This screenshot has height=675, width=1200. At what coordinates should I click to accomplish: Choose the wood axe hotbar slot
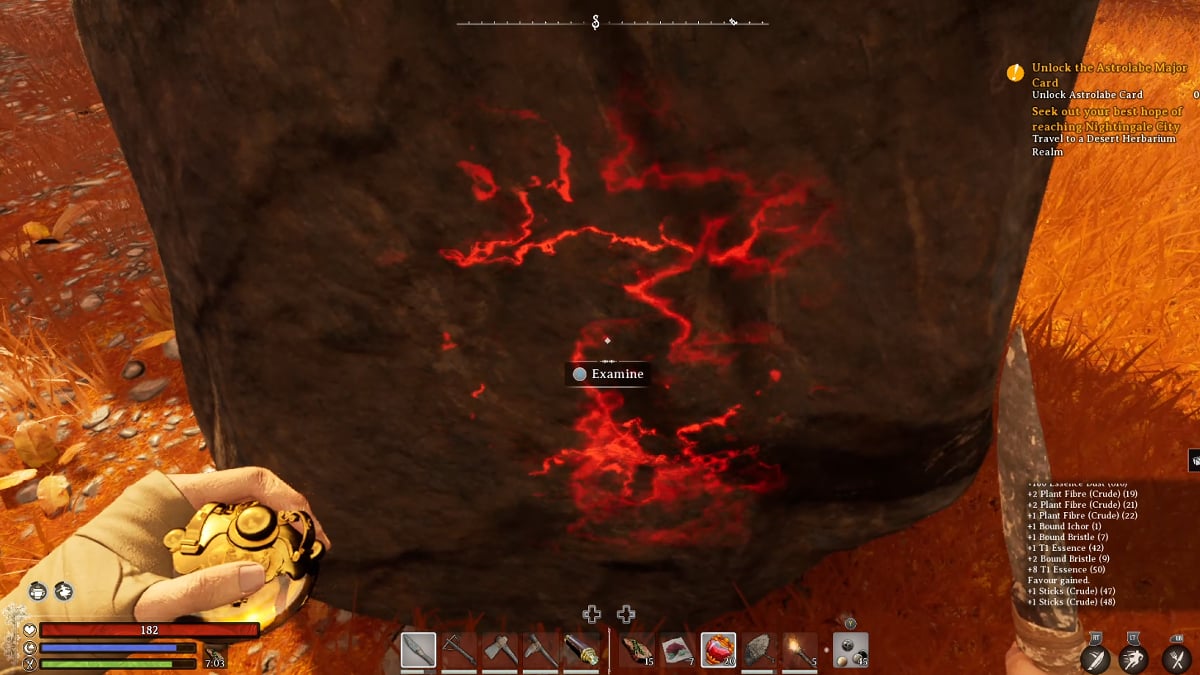click(x=500, y=650)
